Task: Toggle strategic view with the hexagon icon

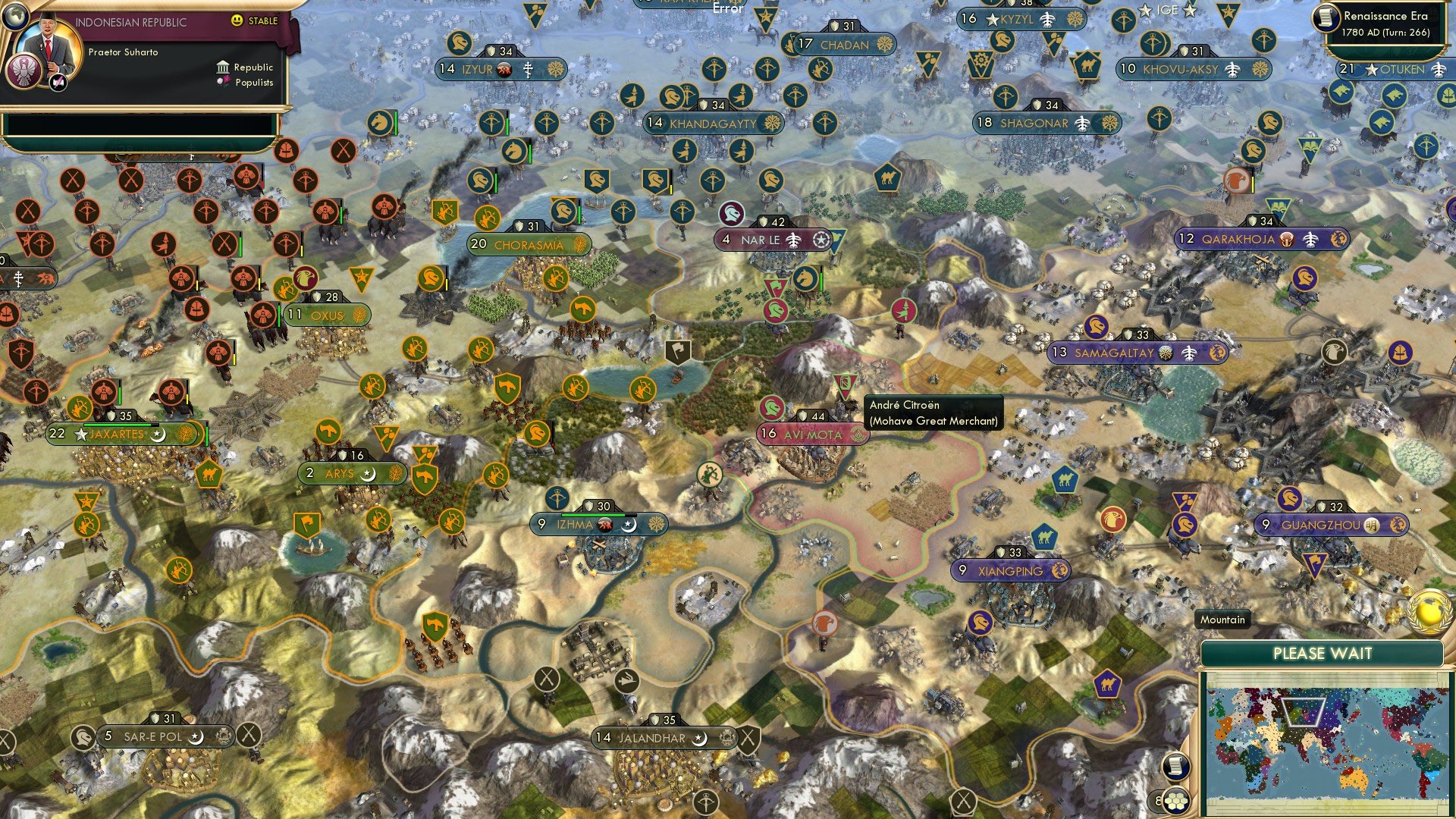Action: [1175, 802]
